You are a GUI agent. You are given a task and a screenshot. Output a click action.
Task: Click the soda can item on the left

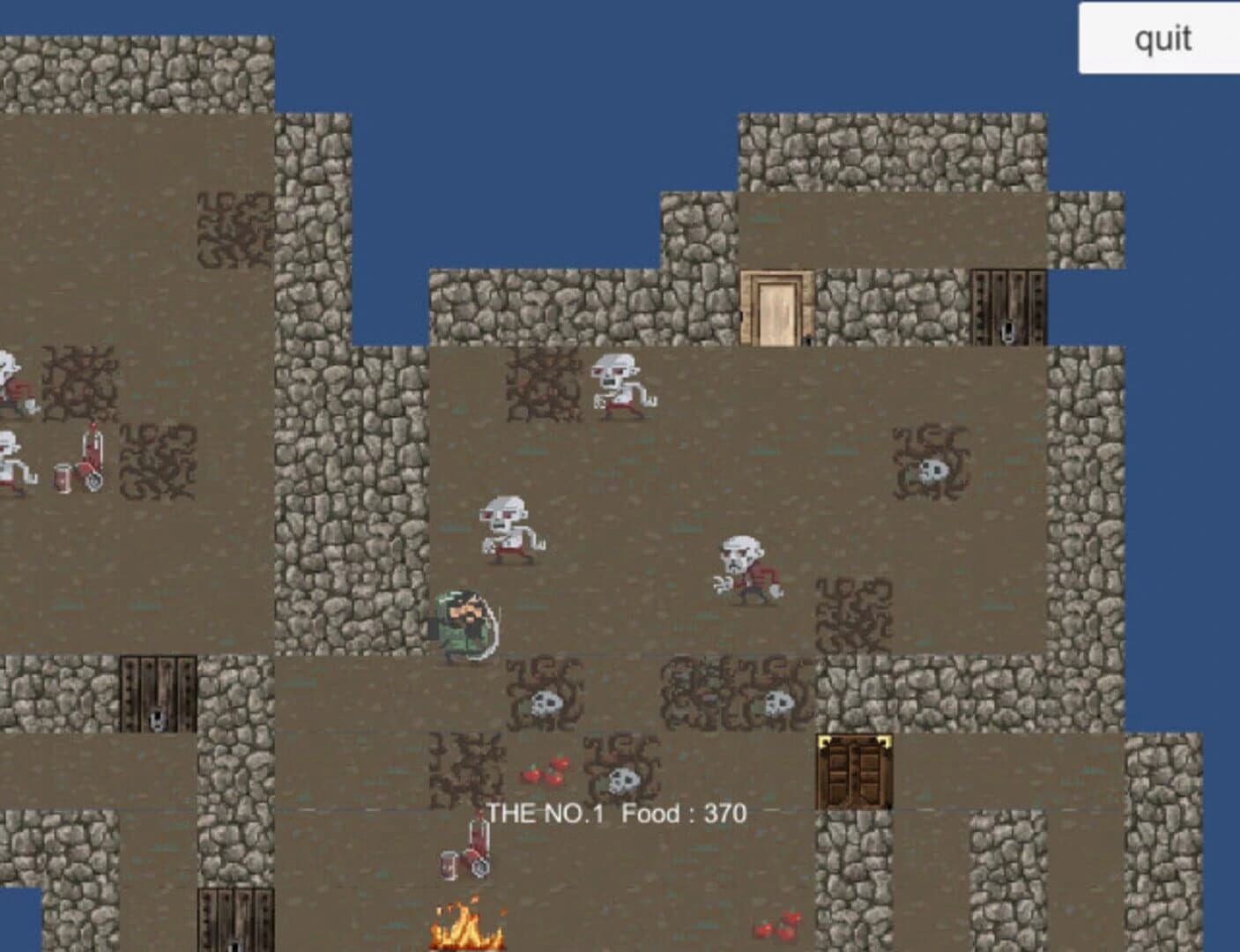(64, 476)
